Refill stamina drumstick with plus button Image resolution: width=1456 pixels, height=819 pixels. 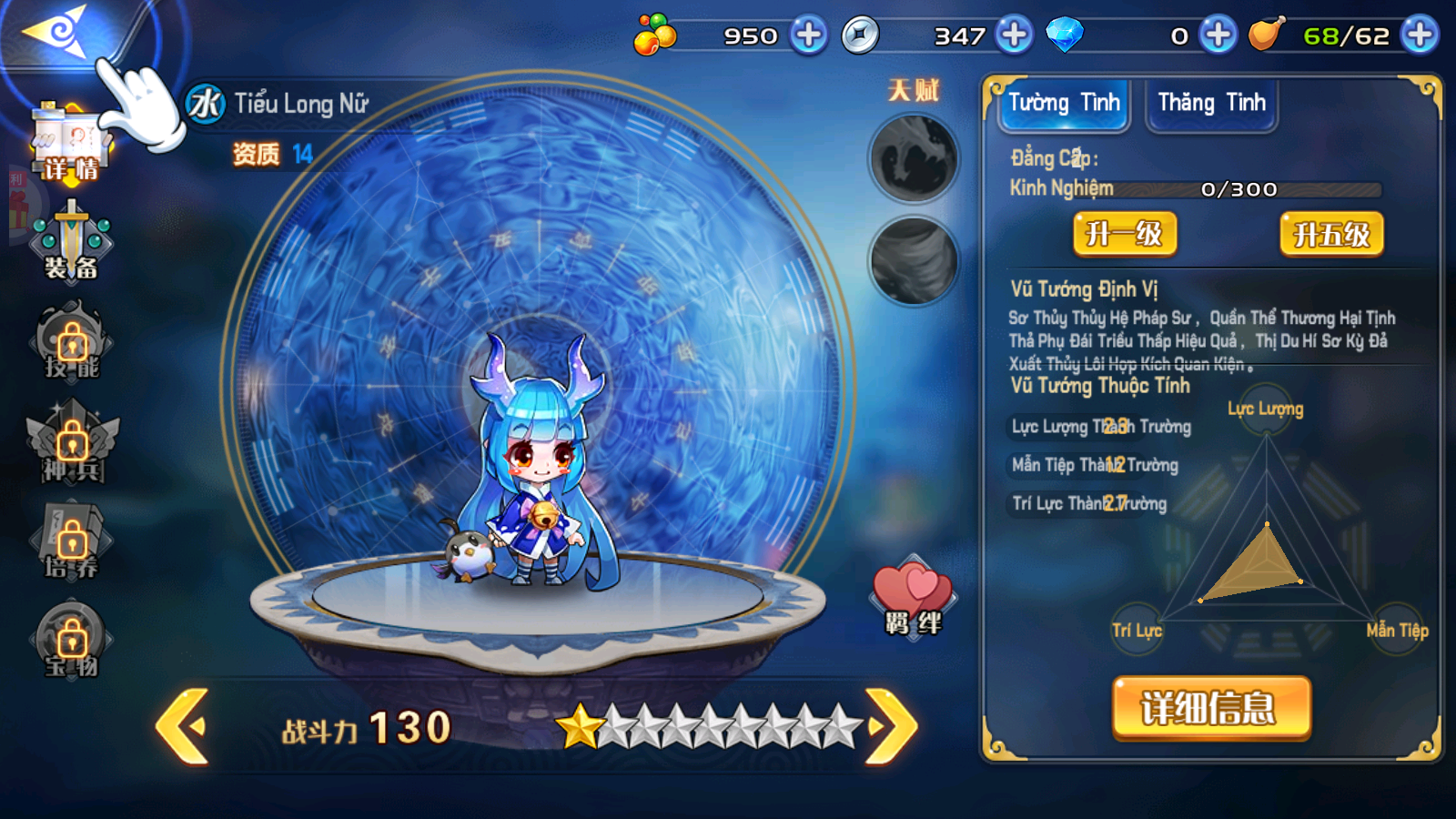click(x=1420, y=35)
